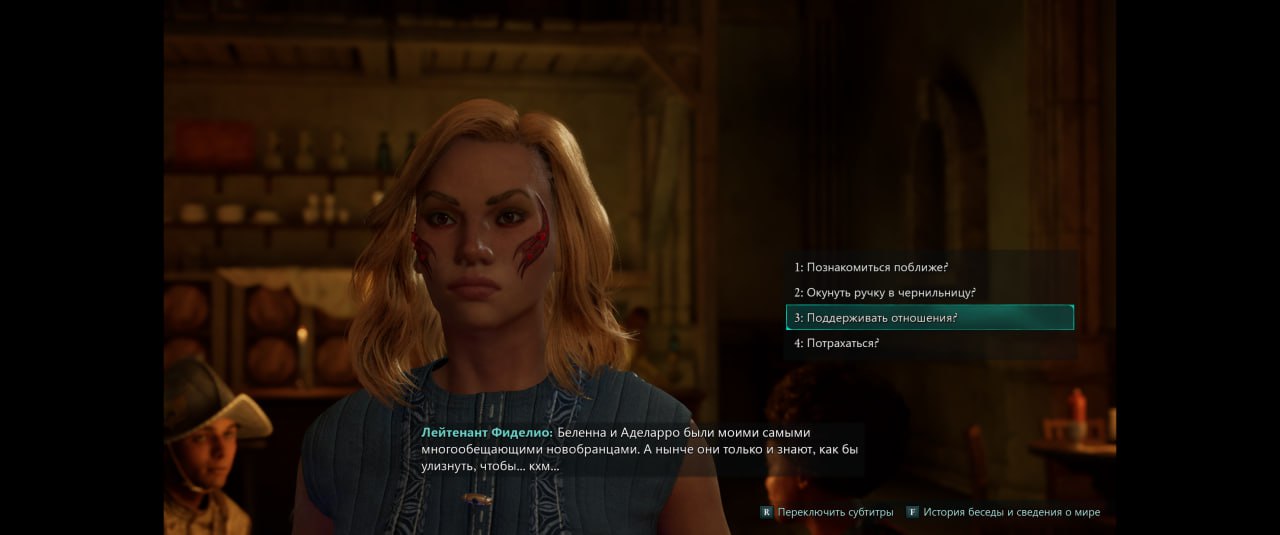Pick the highlighted "Поддерживать отношения?" reply
Image resolution: width=1280 pixels, height=535 pixels.
(876, 318)
